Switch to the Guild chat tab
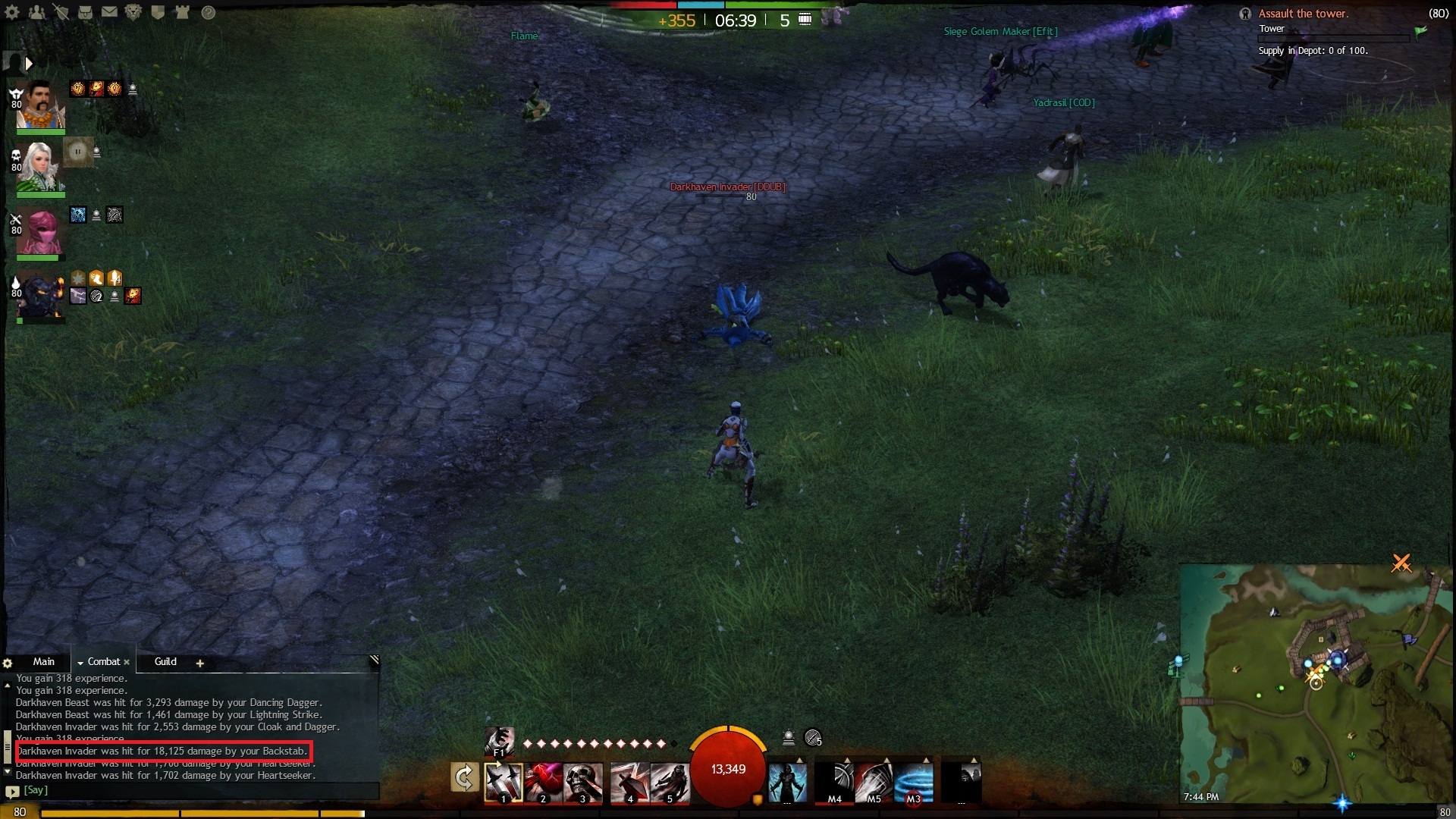The image size is (1456, 819). [165, 662]
